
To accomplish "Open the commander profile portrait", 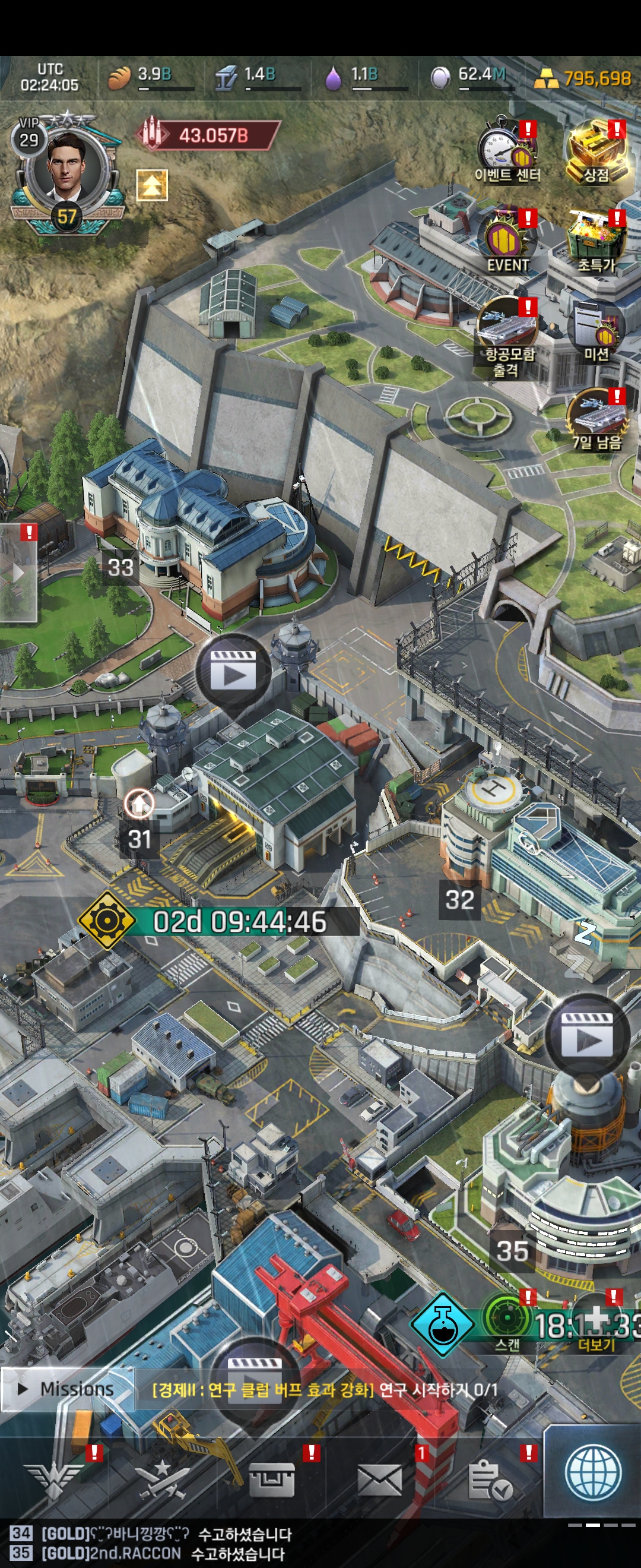I will coord(66,166).
